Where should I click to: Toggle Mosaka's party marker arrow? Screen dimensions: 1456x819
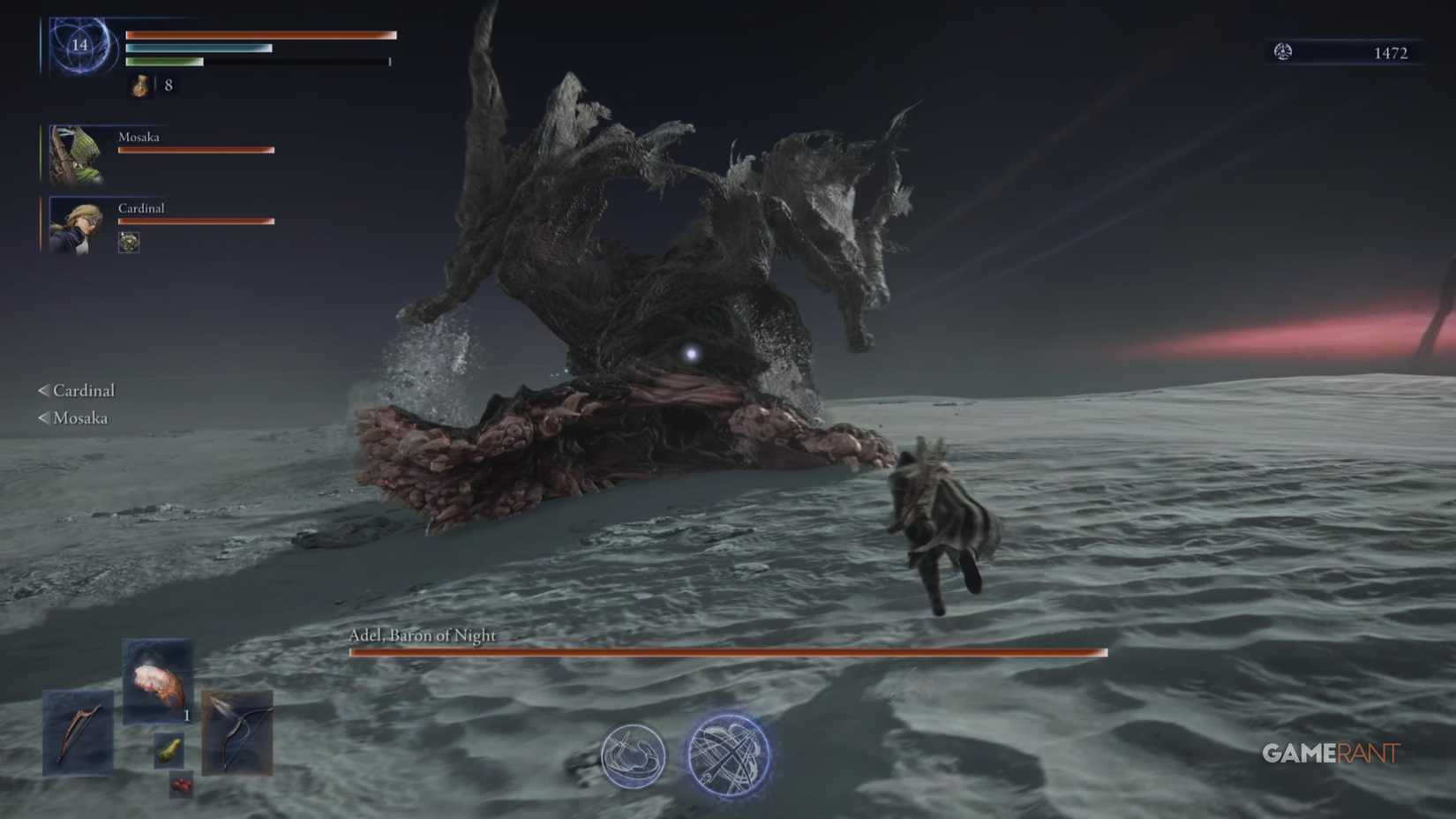click(41, 418)
